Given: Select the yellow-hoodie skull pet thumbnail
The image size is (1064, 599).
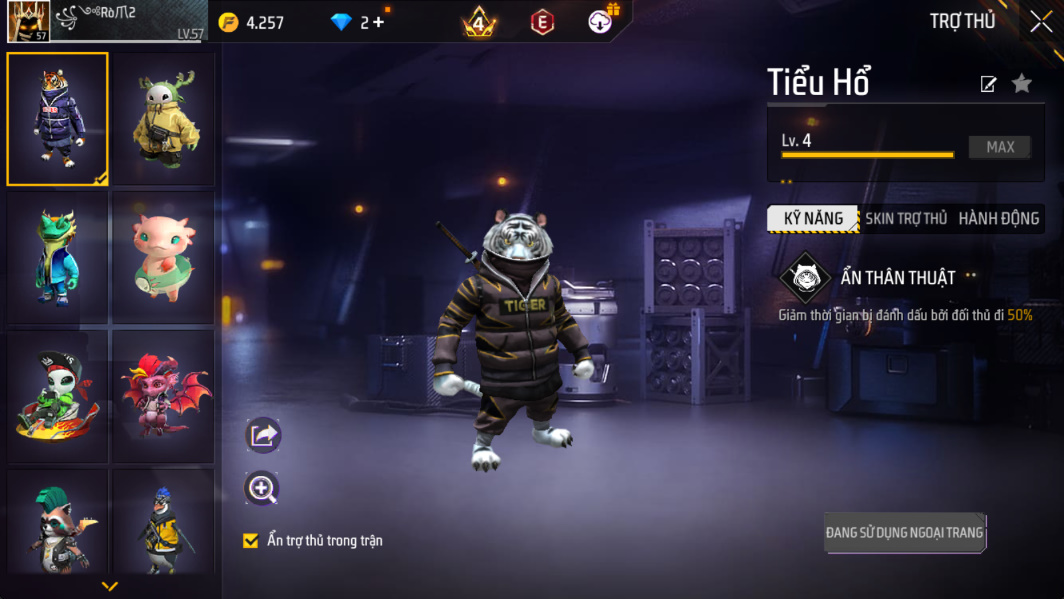Looking at the screenshot, I should [164, 119].
